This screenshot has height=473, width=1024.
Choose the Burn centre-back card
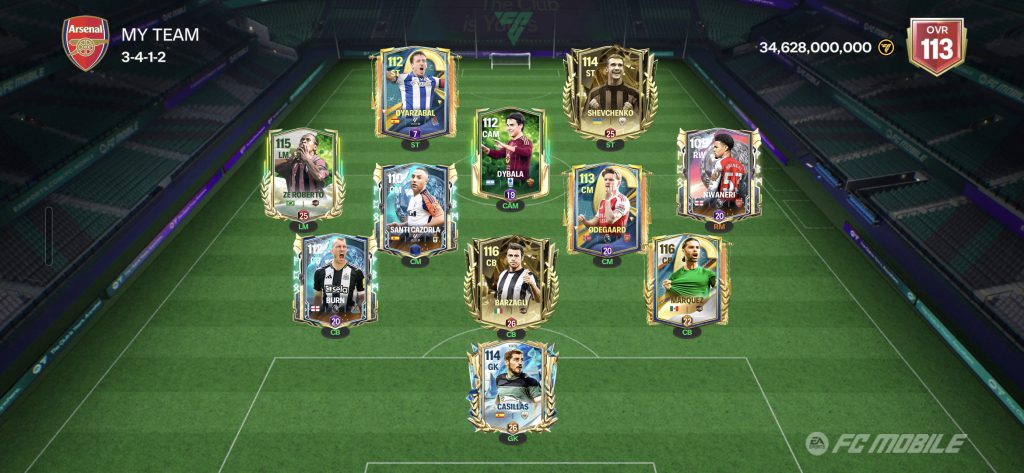[x=333, y=281]
